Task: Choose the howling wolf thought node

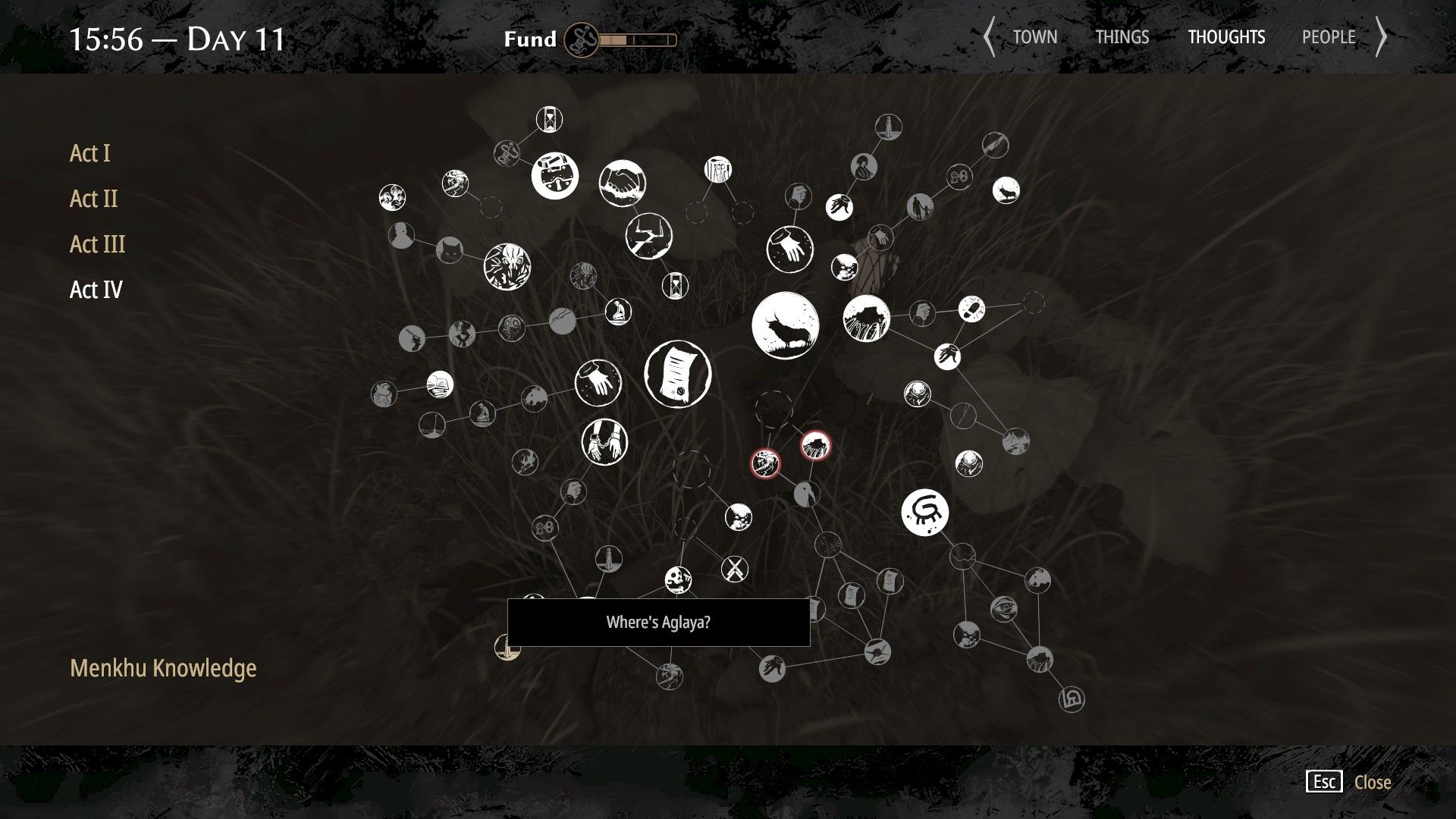Action: 1006,190
